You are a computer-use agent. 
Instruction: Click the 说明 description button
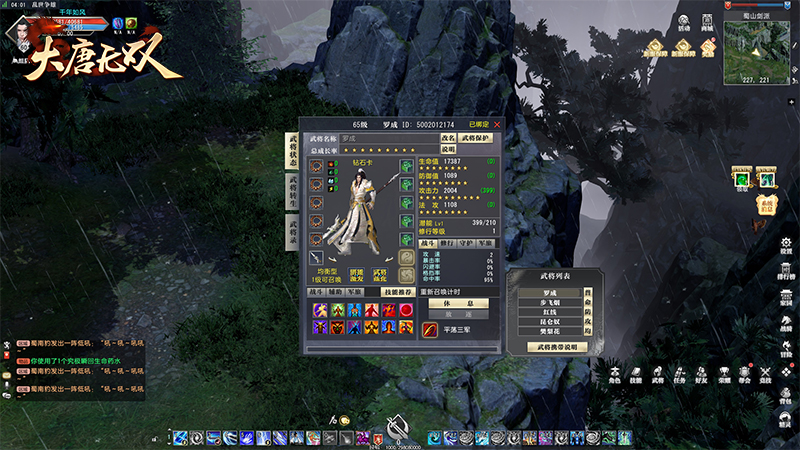pos(449,148)
